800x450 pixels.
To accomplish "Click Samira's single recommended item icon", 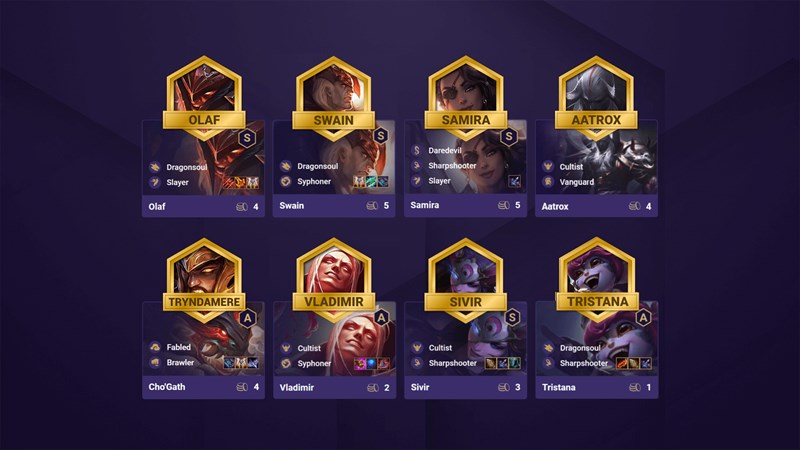I will pyautogui.click(x=514, y=181).
